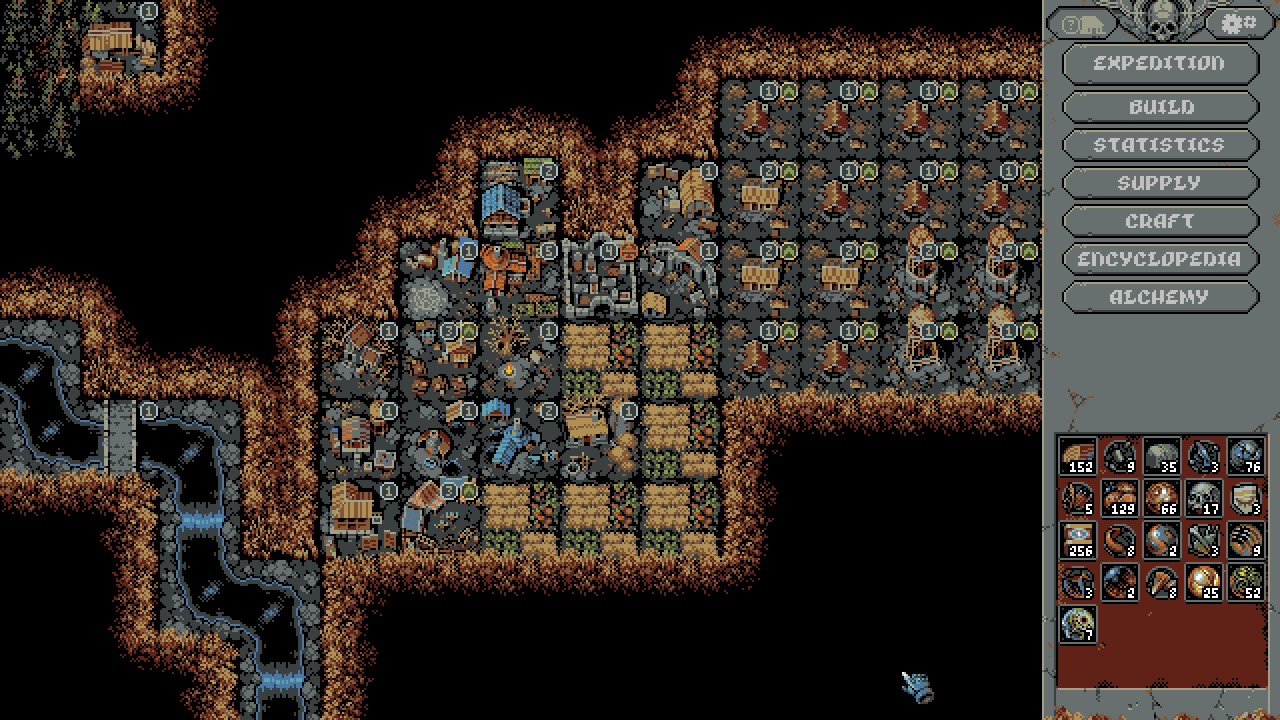This screenshot has width=1280, height=720.
Task: Select the mushroom item slot with 8
Action: tap(1161, 582)
